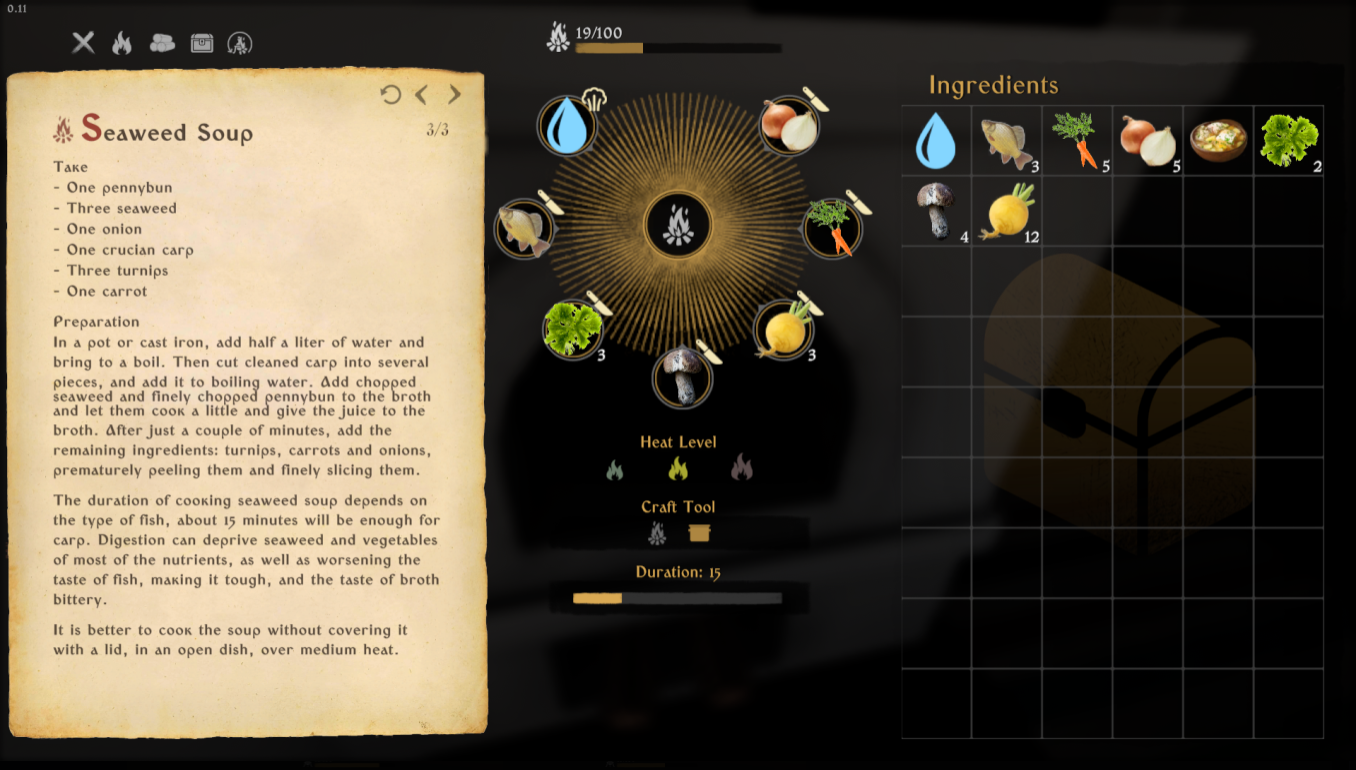The height and width of the screenshot is (770, 1356).
Task: Choose the cooking pot craft tool
Action: pyautogui.click(x=699, y=533)
